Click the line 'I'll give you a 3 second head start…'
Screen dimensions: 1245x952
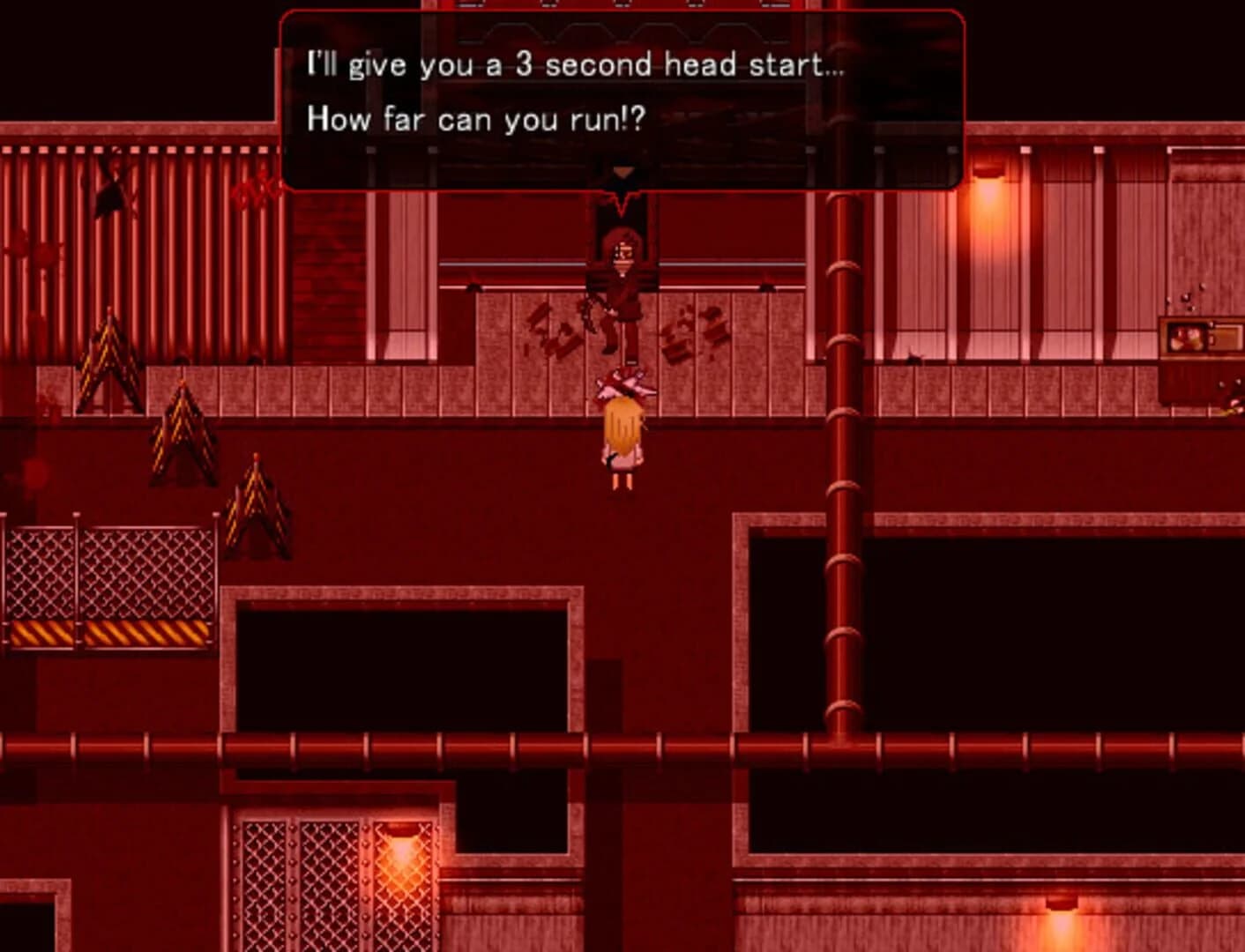pyautogui.click(x=575, y=63)
